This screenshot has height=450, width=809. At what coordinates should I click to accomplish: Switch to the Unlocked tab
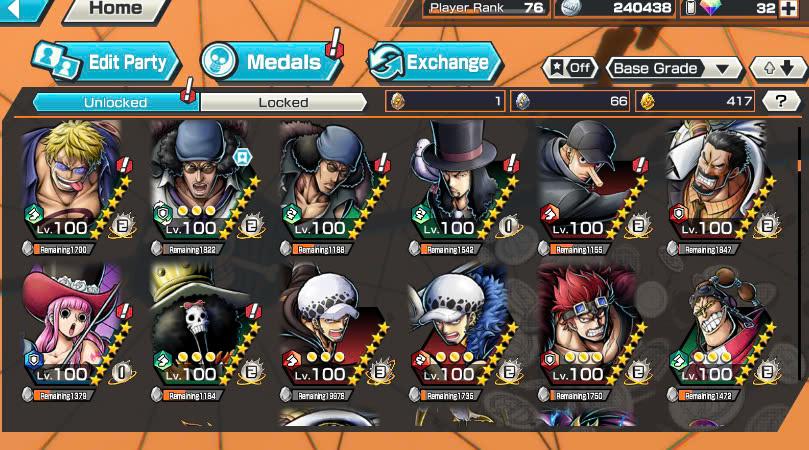coord(115,102)
